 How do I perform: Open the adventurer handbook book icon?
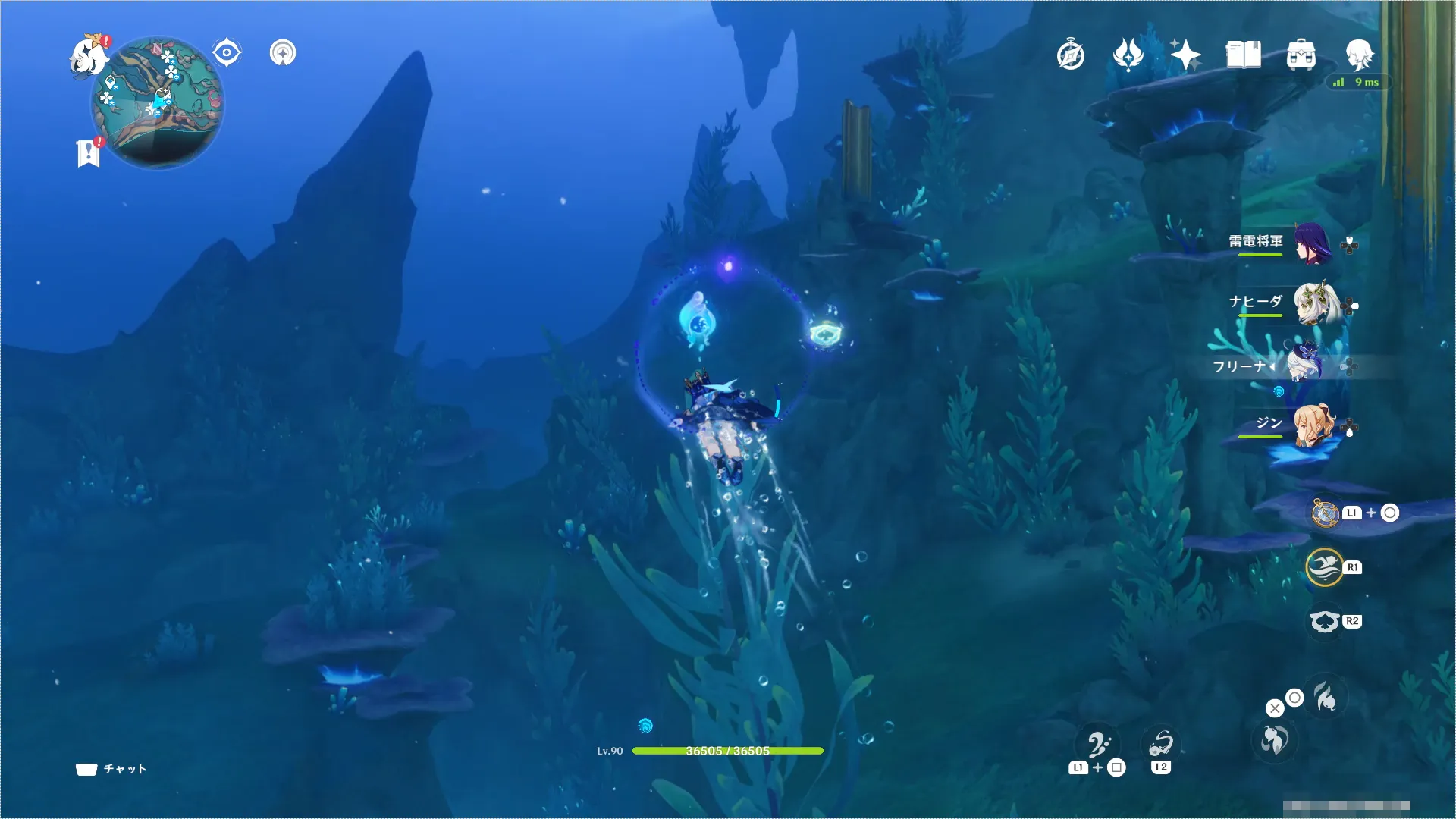[1243, 55]
